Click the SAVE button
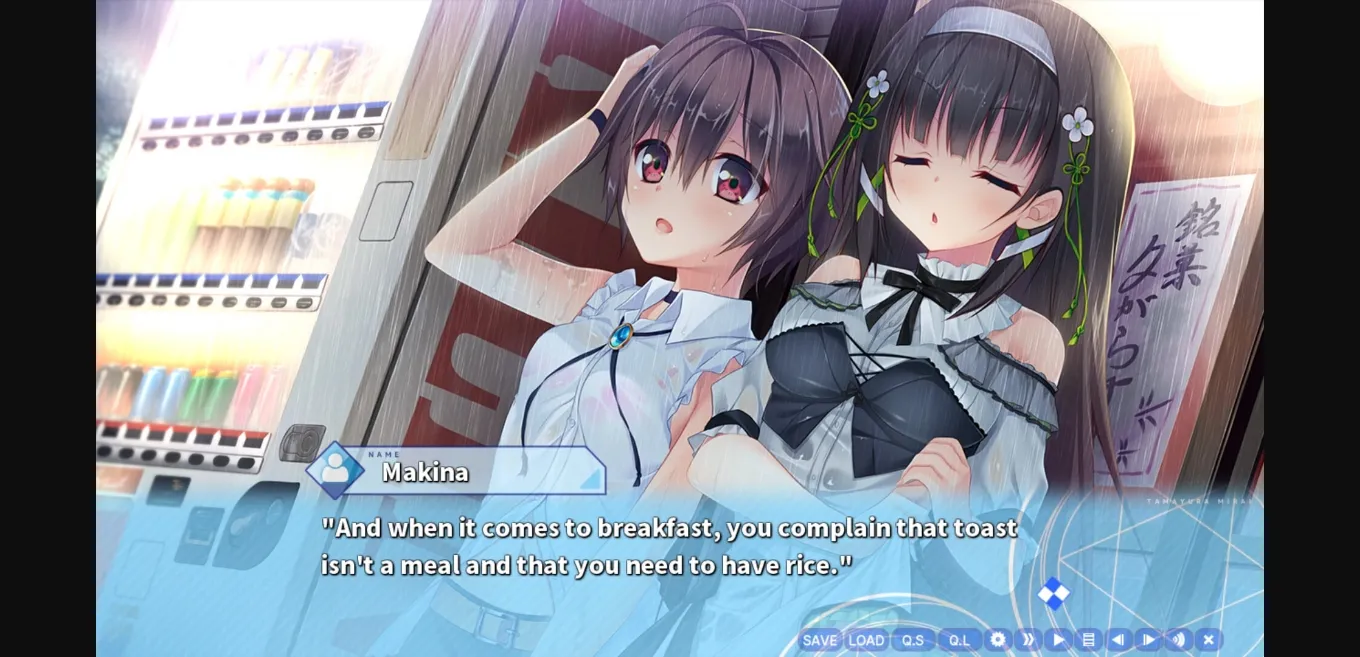 [819, 640]
